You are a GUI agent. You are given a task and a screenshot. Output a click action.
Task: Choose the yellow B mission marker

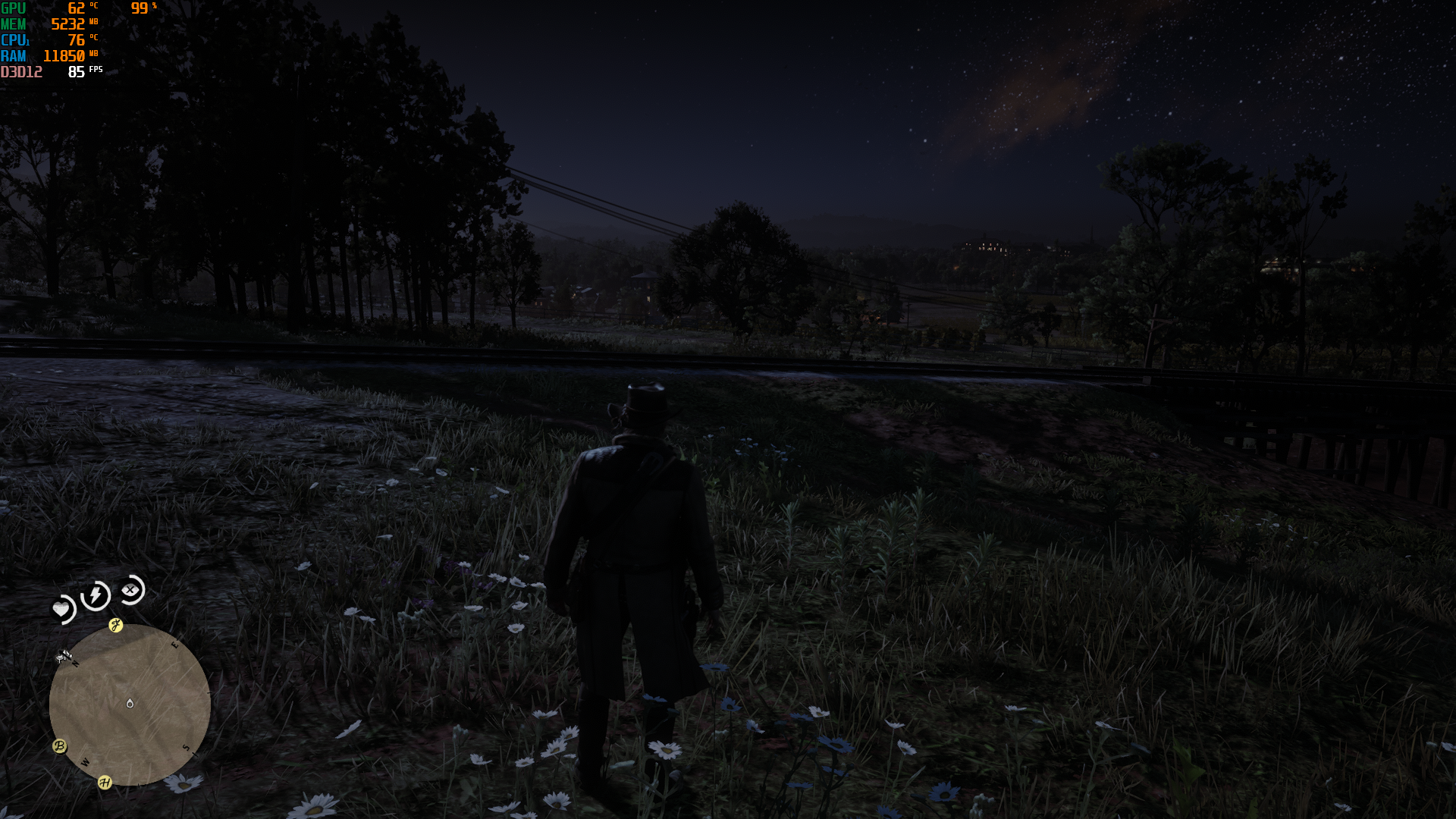[60, 746]
